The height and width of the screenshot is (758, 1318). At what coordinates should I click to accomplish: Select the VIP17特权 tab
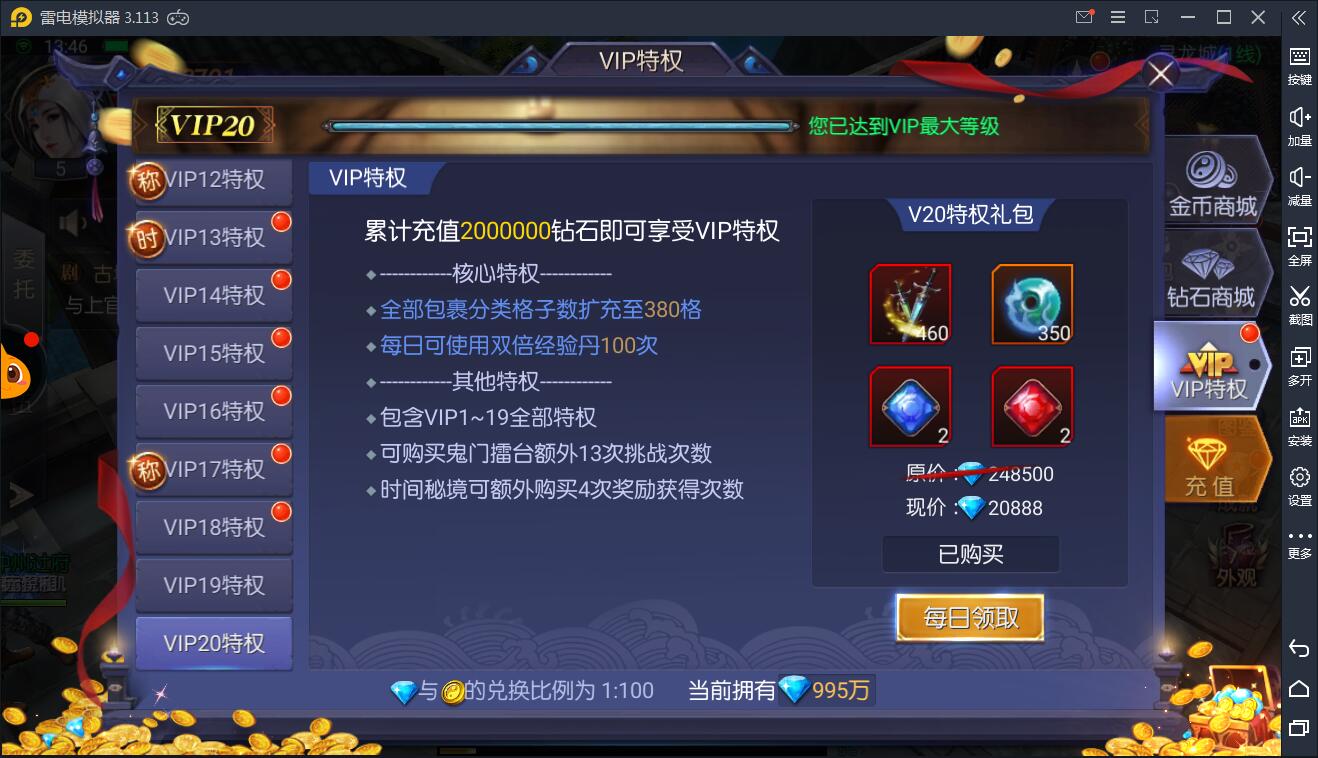click(x=218, y=469)
